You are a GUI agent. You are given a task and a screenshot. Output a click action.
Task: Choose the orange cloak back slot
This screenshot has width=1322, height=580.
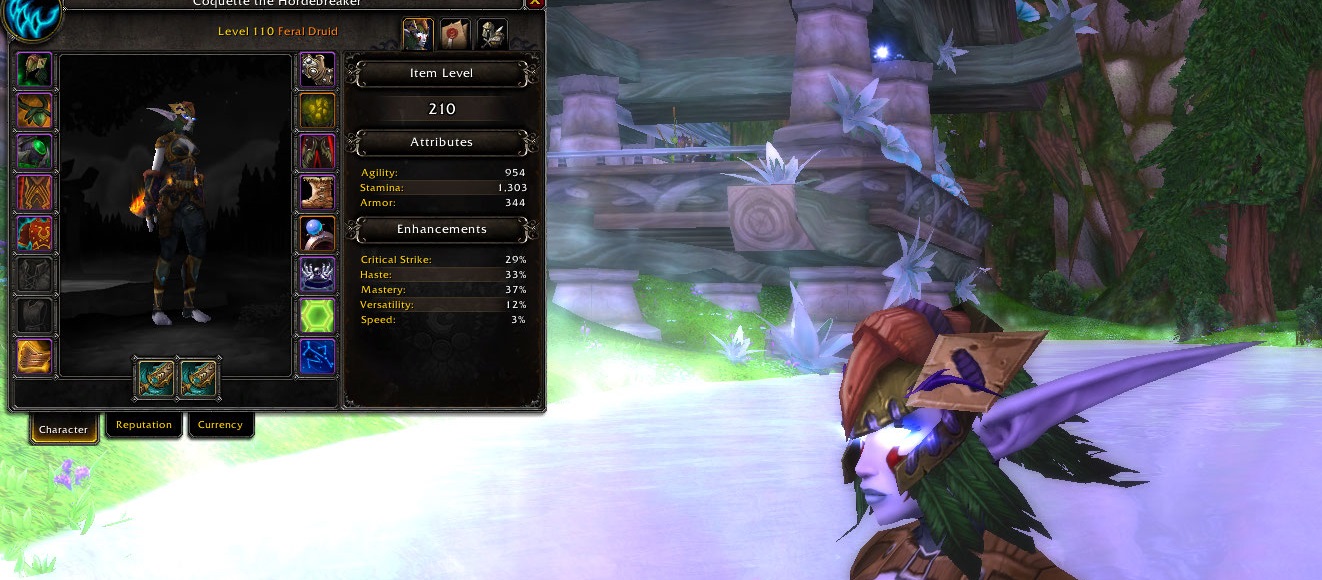point(35,193)
